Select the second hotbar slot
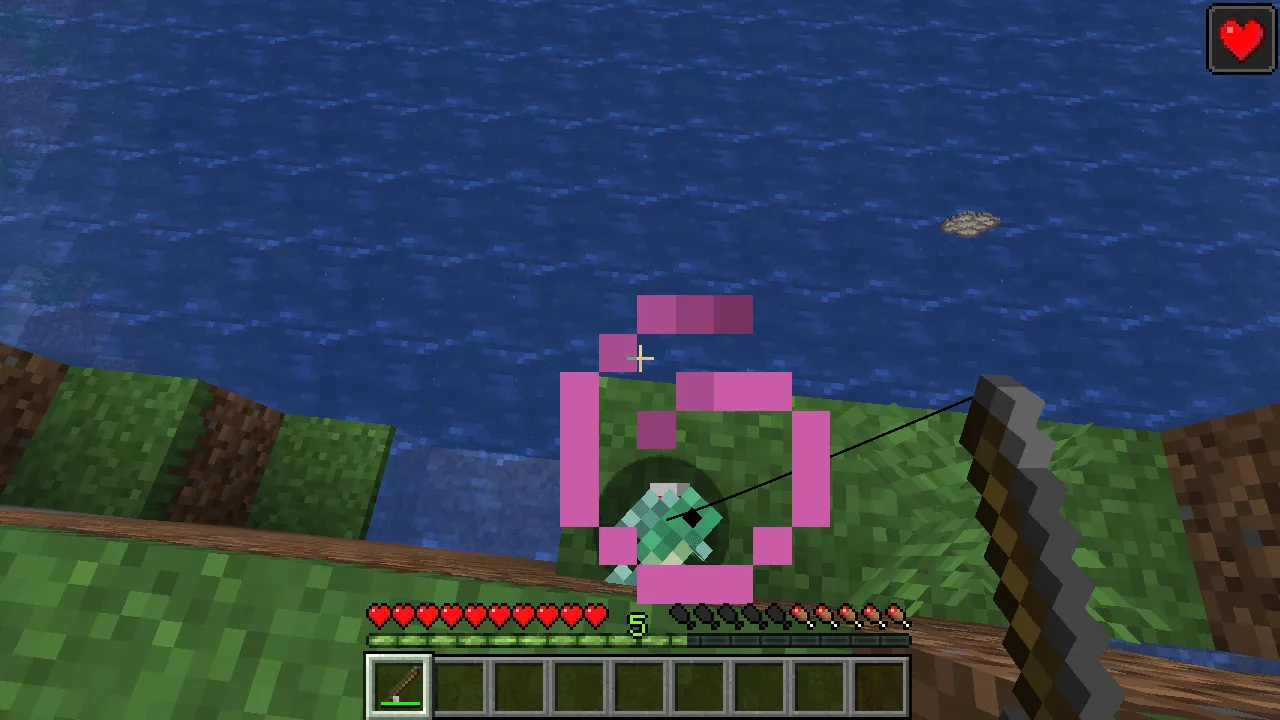Viewport: 1280px width, 720px height. (460, 684)
